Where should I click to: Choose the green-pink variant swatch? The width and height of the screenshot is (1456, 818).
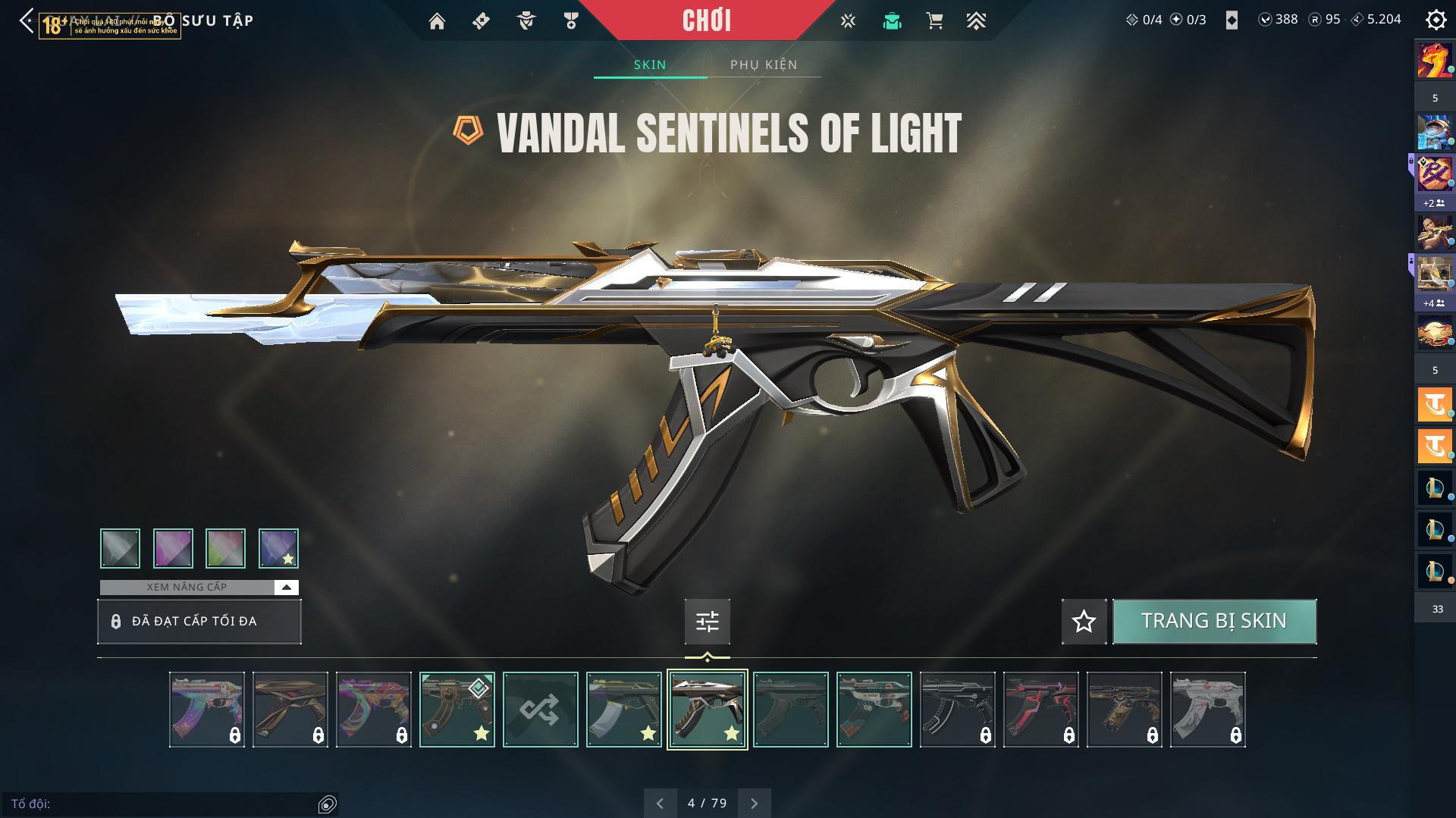pyautogui.click(x=225, y=548)
